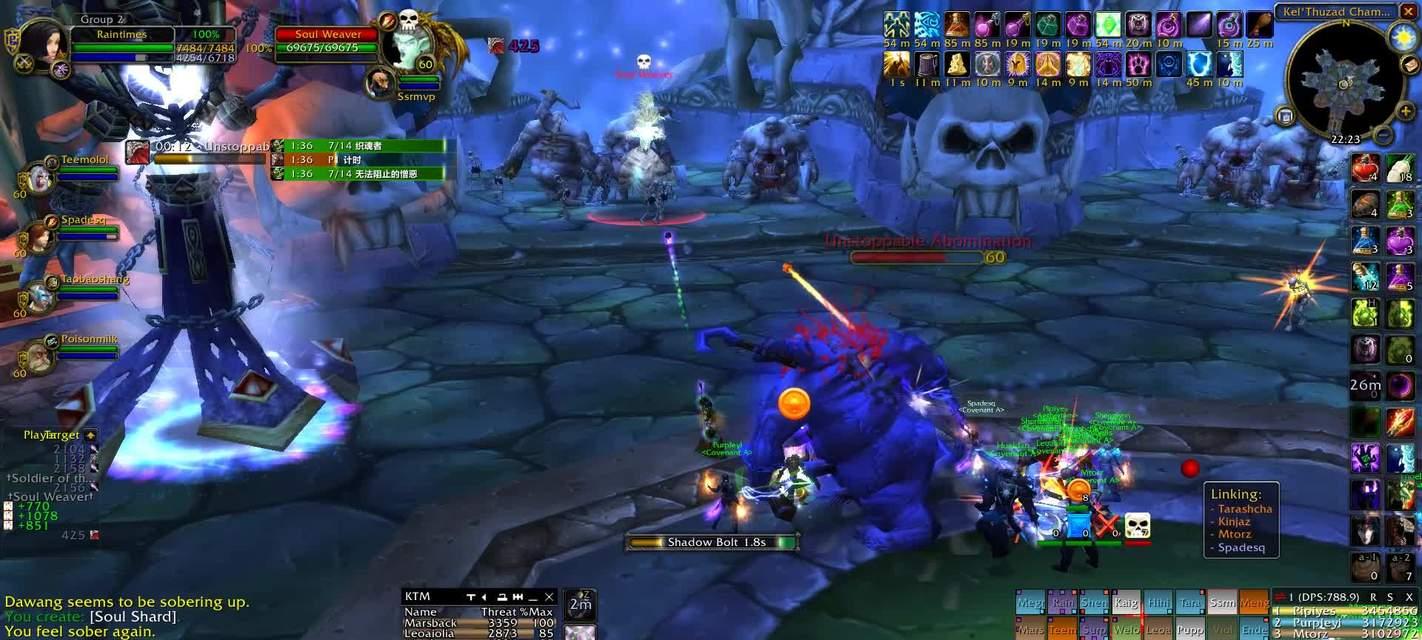Use the action slot showing 26m cooldown
Image resolution: width=1422 pixels, height=640 pixels.
point(1365,384)
